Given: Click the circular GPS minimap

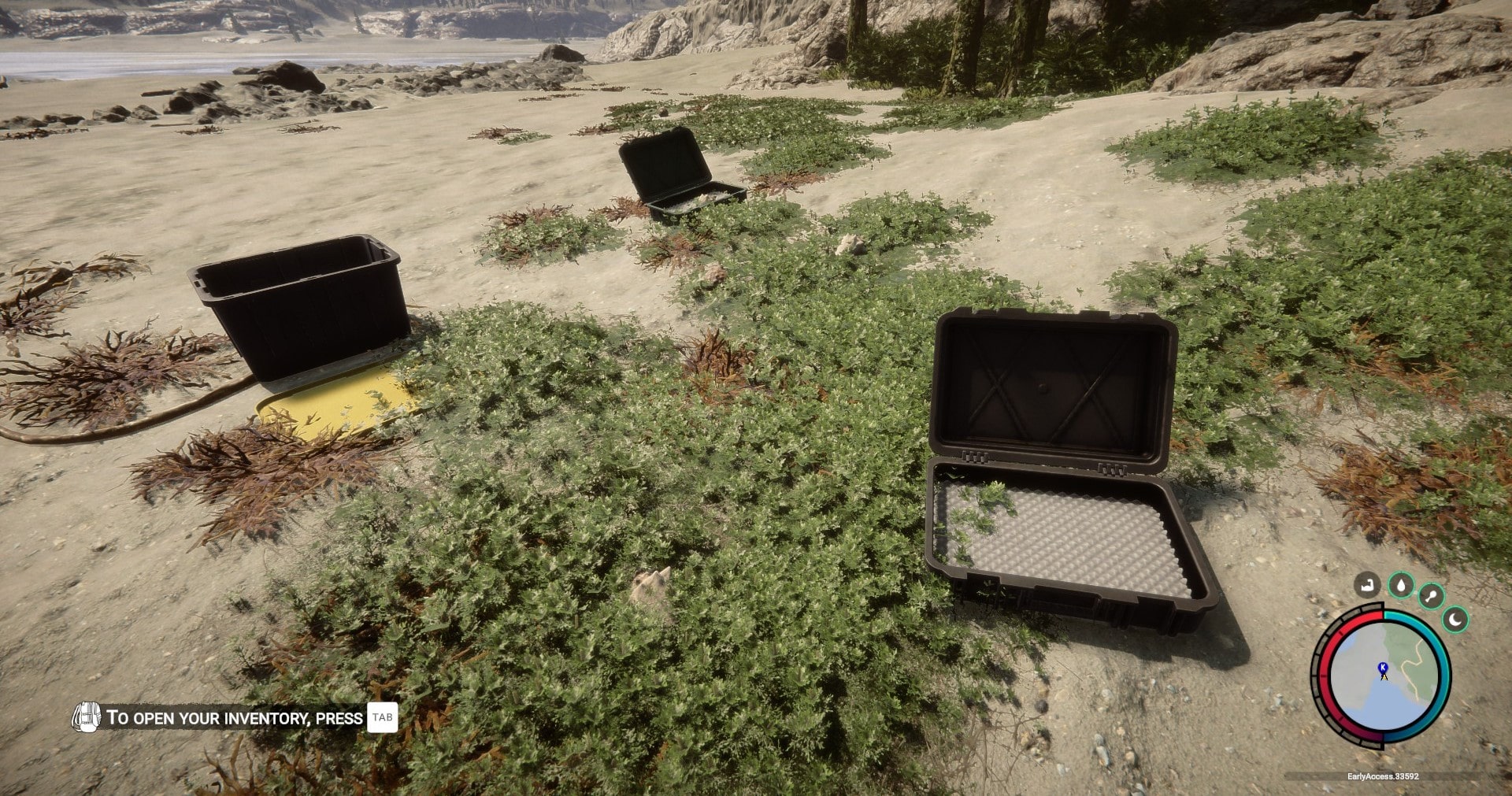Looking at the screenshot, I should point(1382,676).
